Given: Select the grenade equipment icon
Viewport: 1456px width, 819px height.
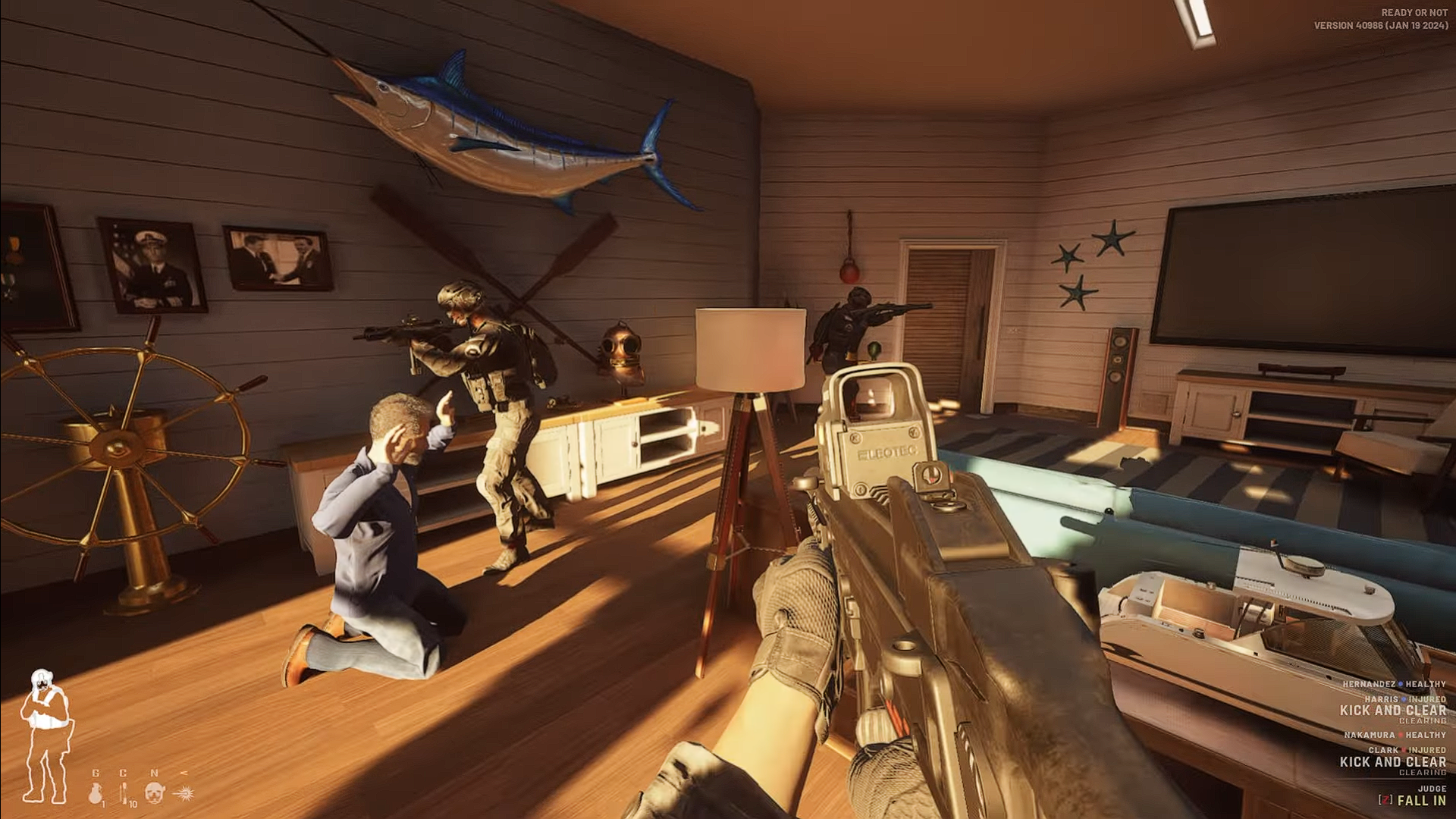Looking at the screenshot, I should [96, 793].
